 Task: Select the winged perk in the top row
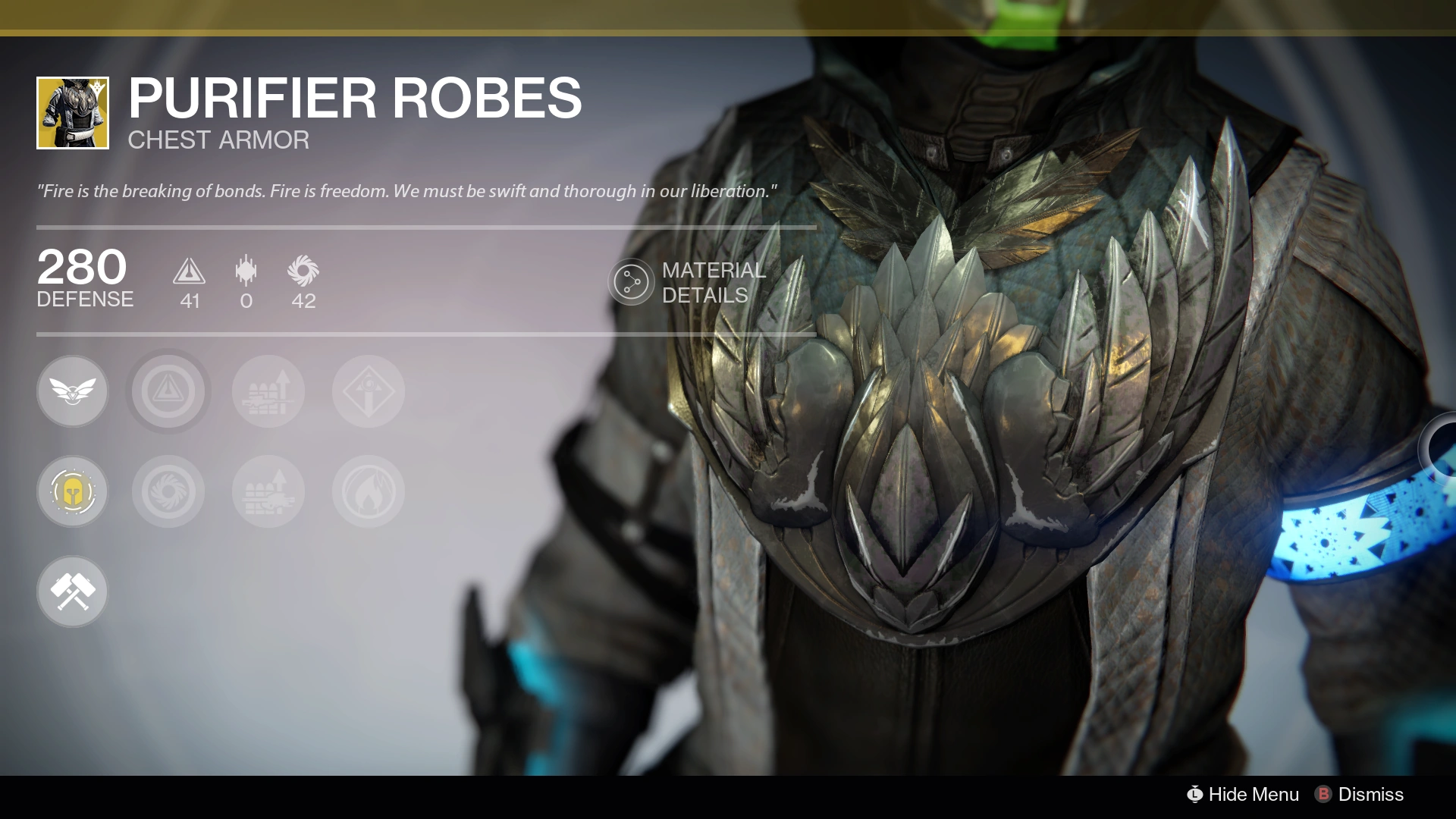tap(73, 391)
